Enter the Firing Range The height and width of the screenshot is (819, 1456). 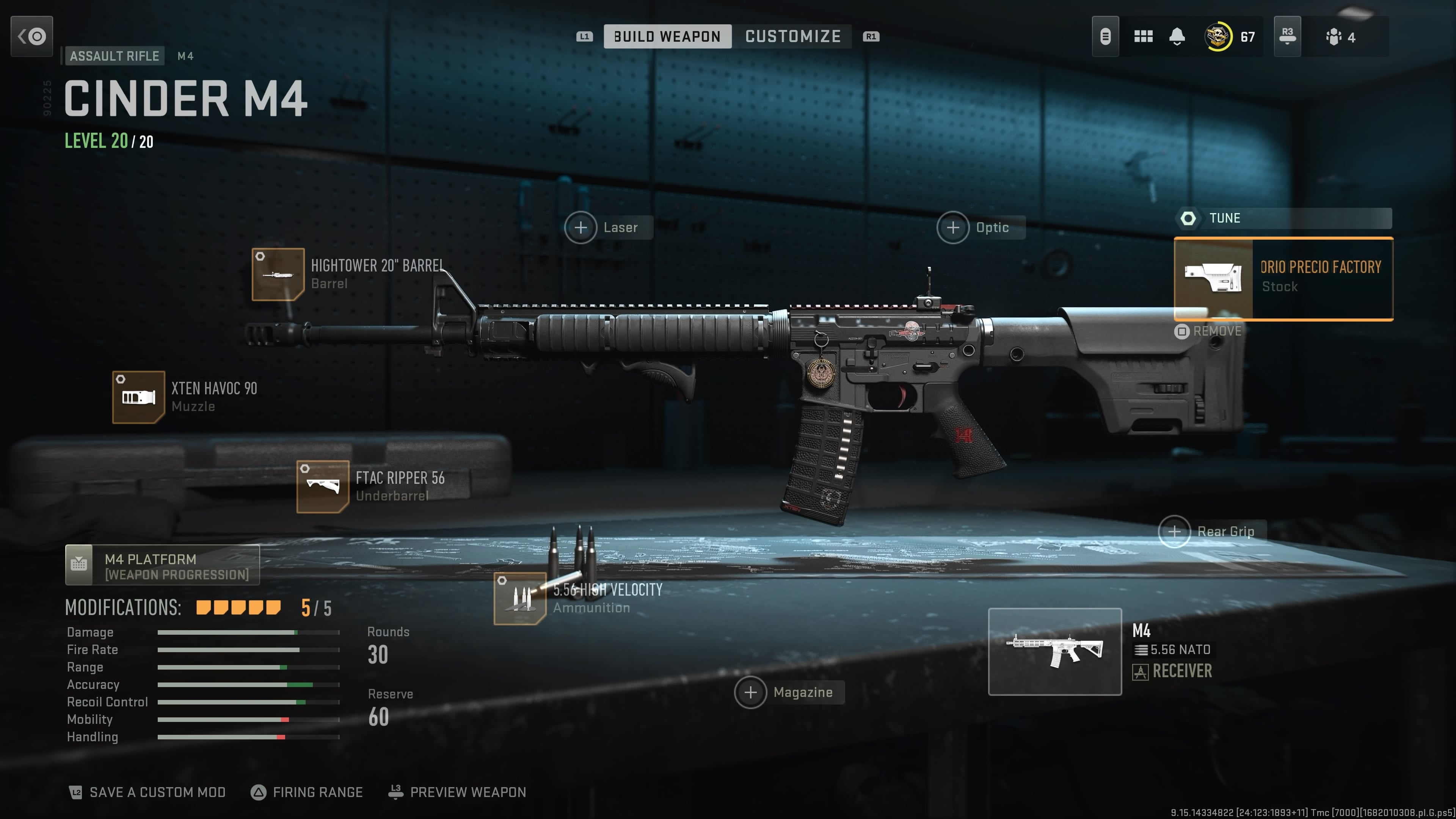(x=307, y=792)
